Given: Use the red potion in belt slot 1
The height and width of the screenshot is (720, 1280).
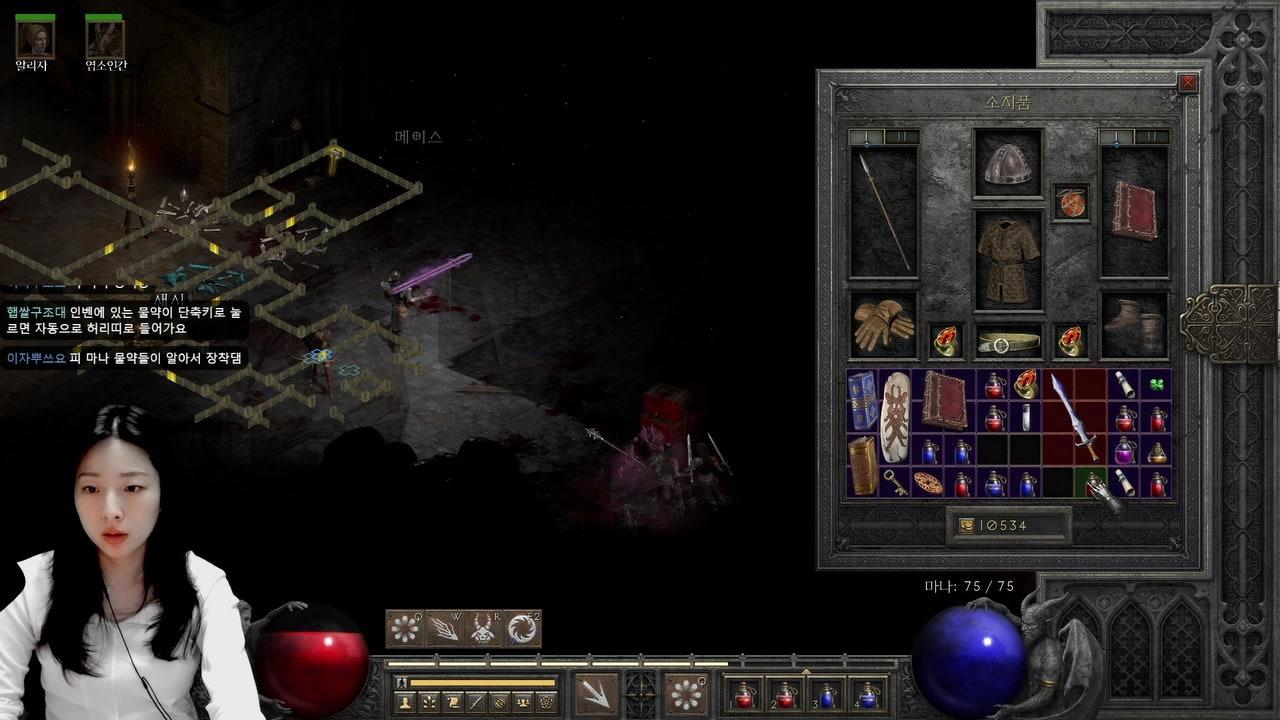Looking at the screenshot, I should pos(744,694).
